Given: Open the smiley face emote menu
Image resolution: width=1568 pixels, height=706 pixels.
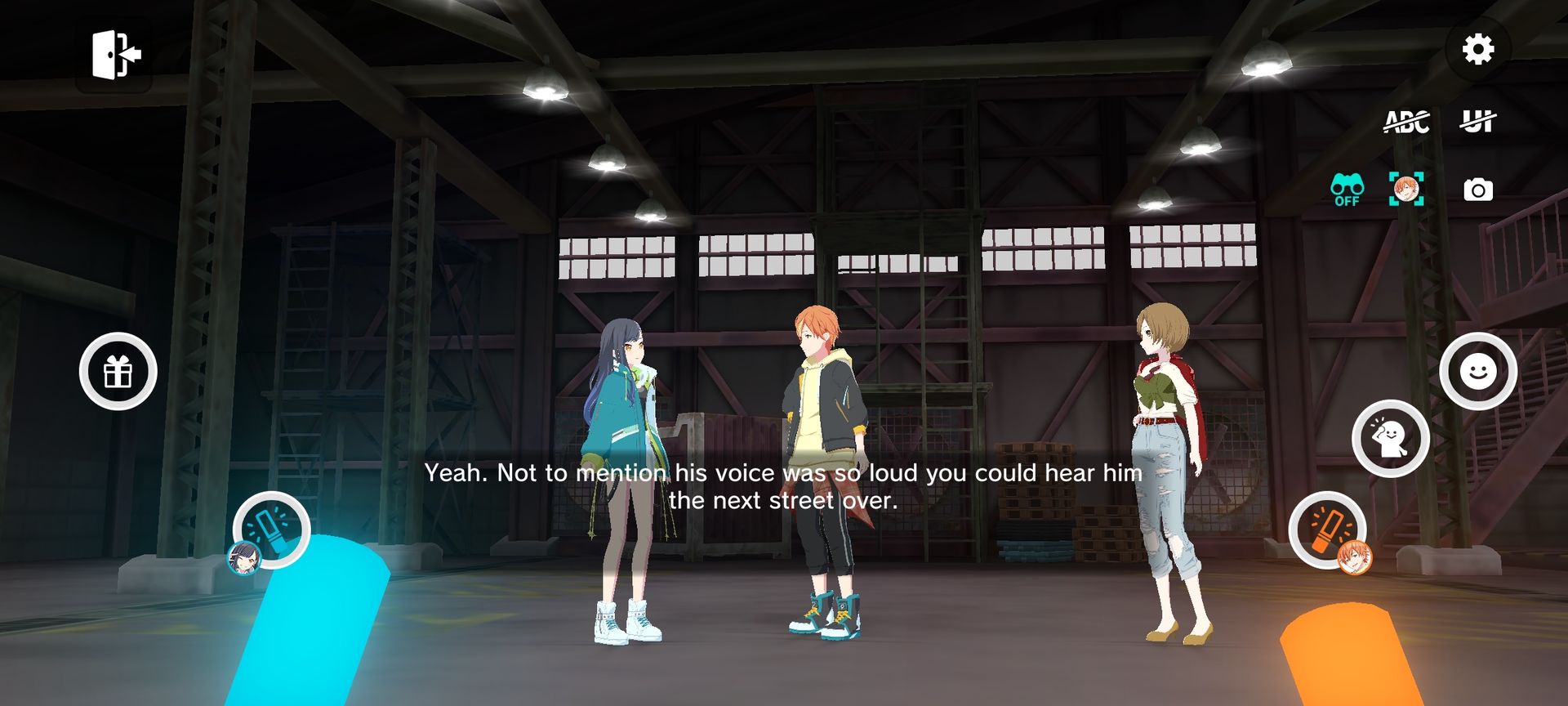Looking at the screenshot, I should click(1477, 372).
